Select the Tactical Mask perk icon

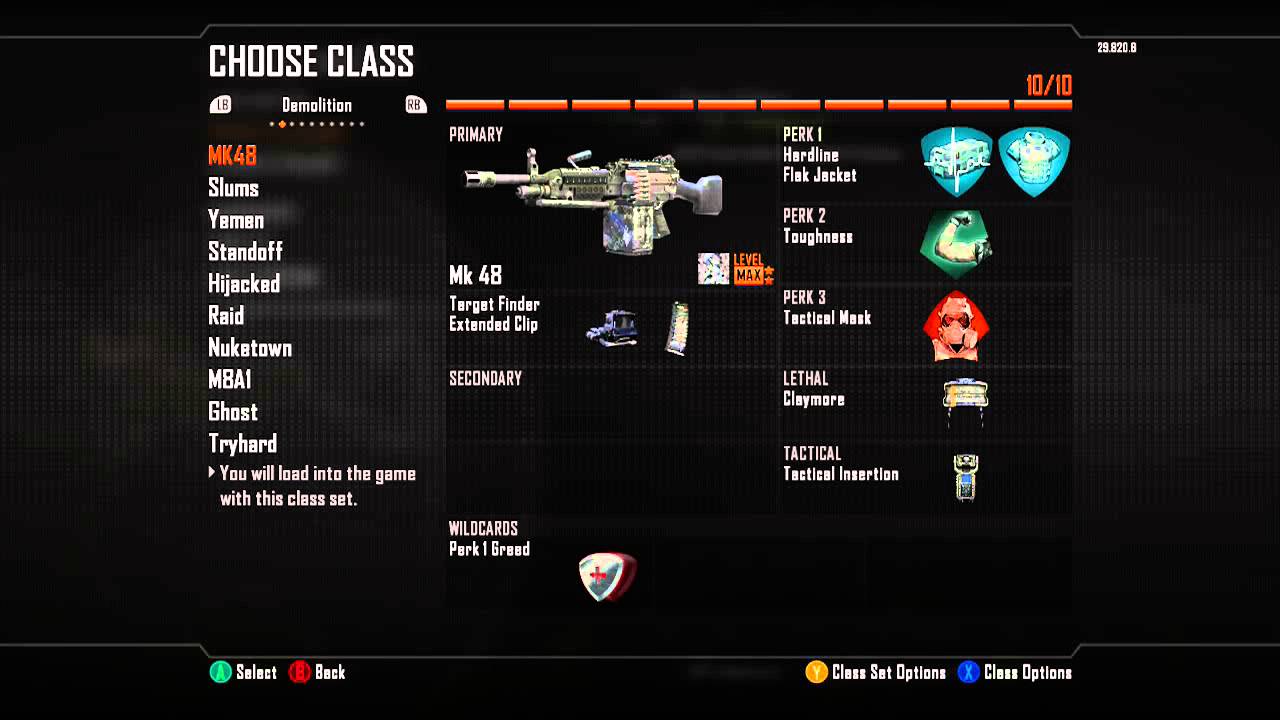956,325
